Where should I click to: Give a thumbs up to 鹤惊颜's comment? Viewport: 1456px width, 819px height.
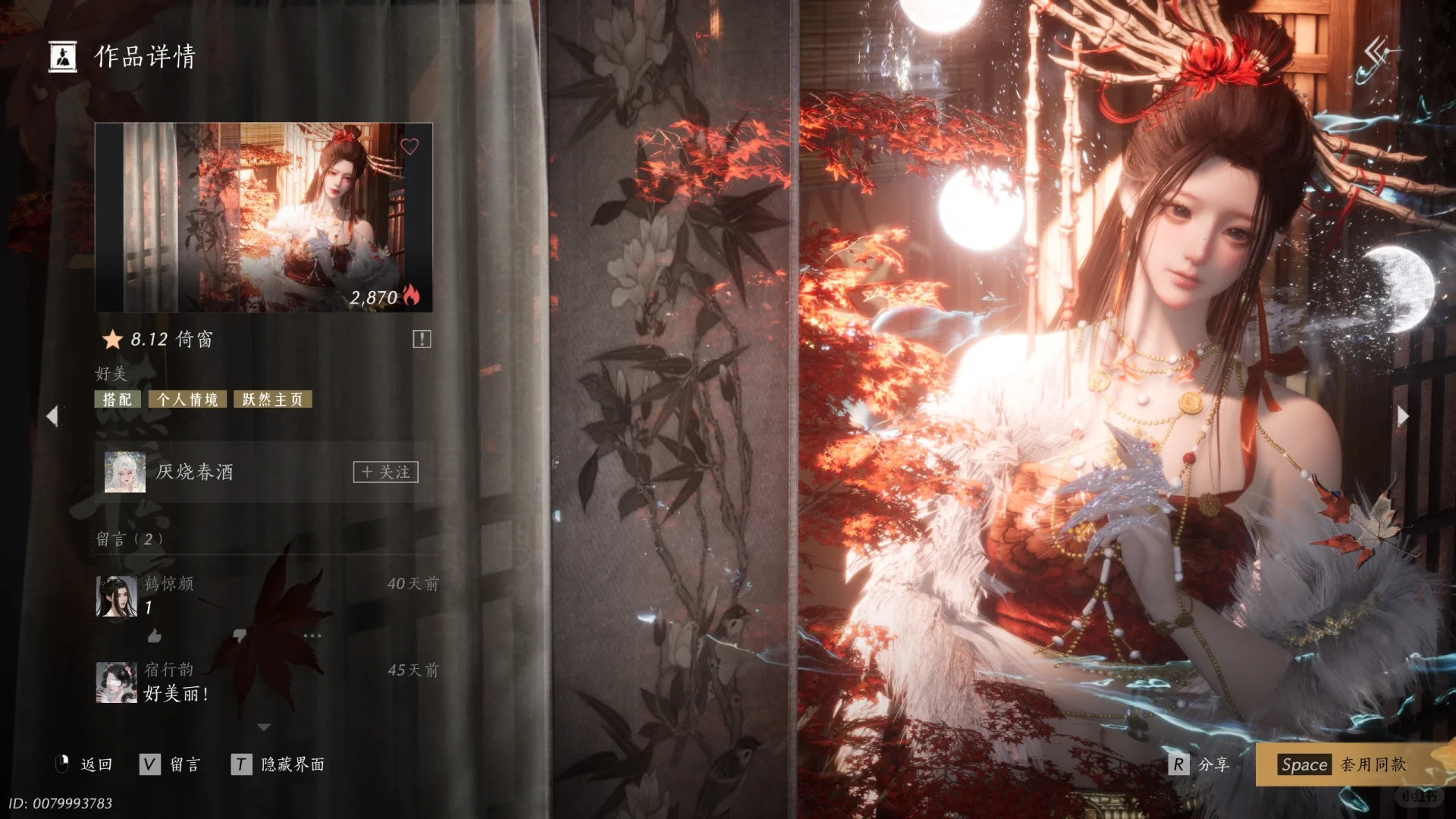coord(155,635)
